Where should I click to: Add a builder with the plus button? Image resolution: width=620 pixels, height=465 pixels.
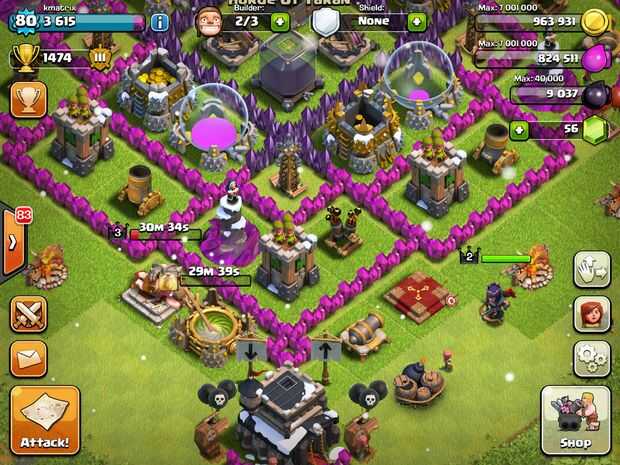pos(281,21)
